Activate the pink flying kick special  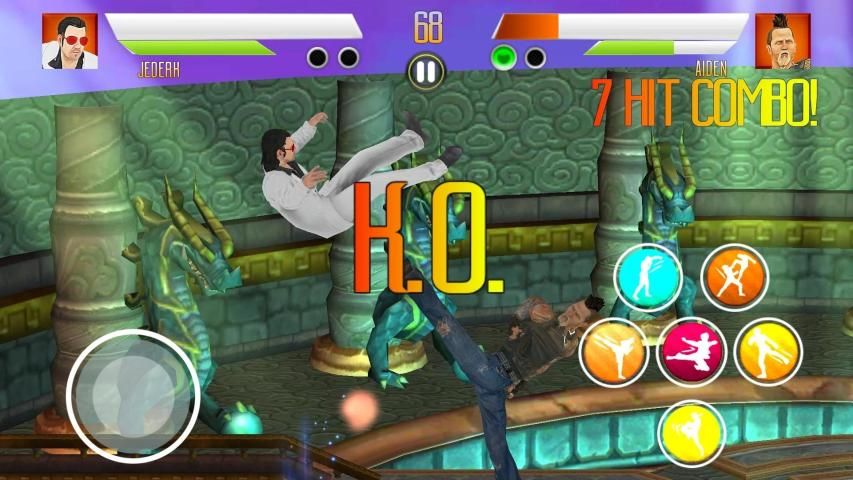(691, 352)
